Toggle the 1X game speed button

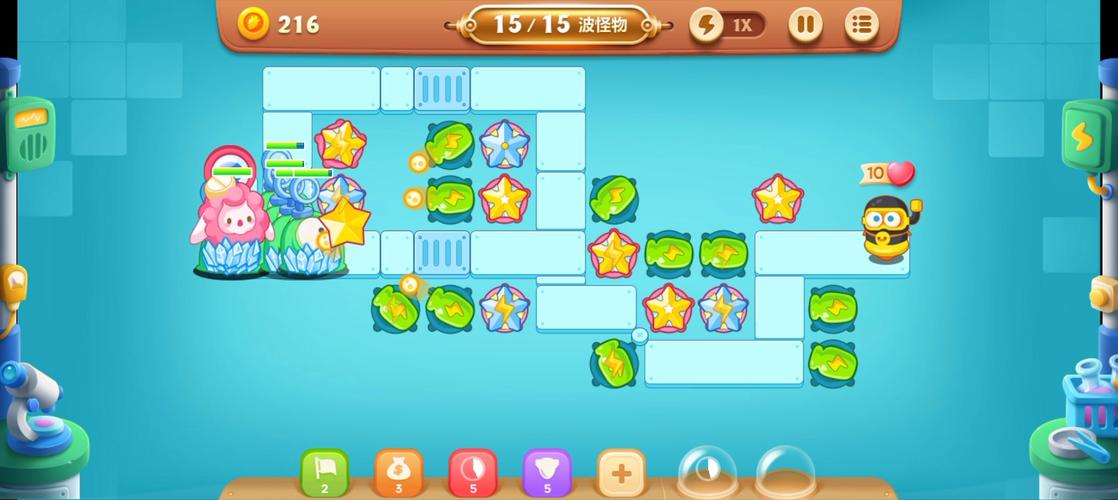(x=728, y=25)
